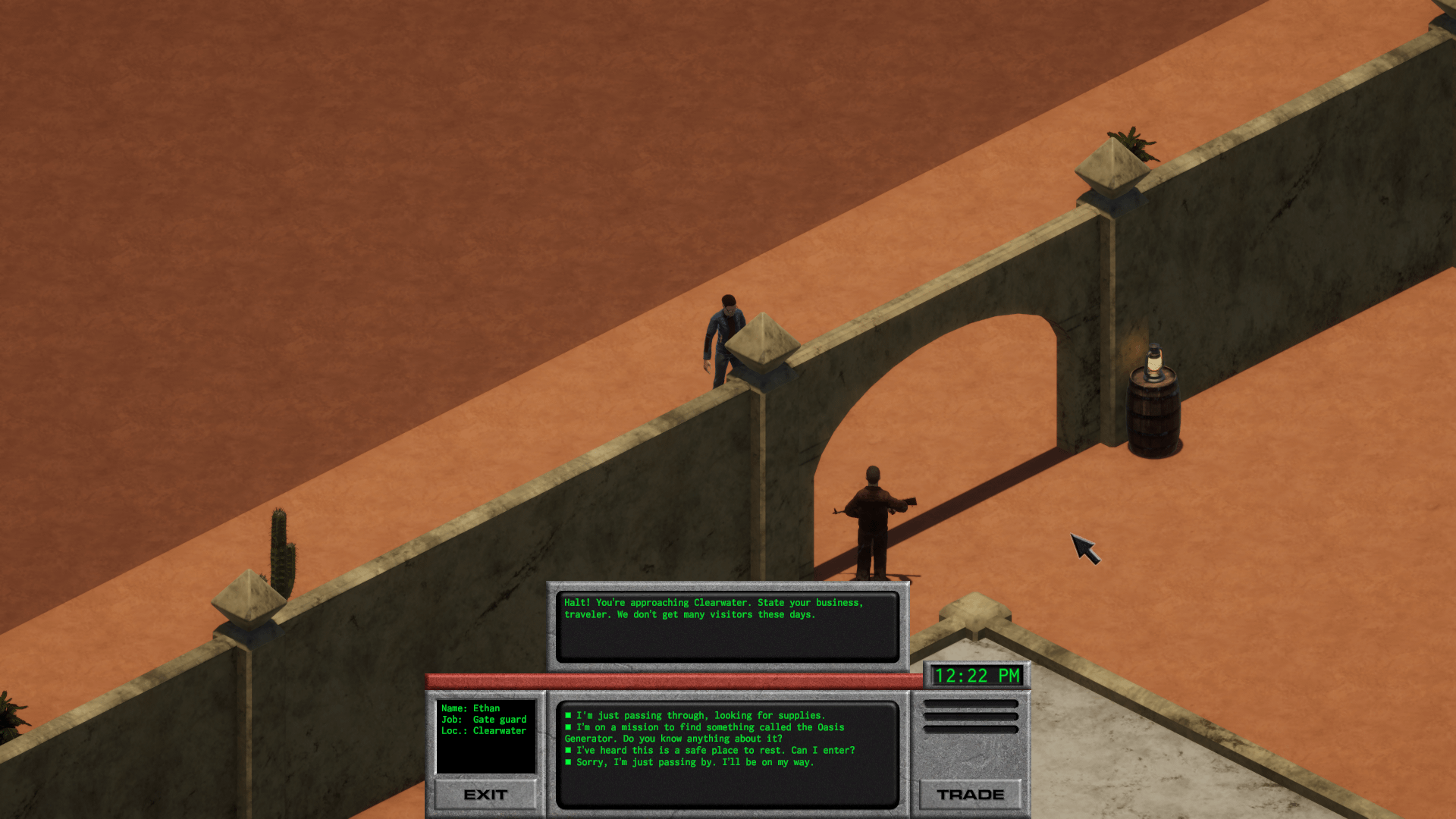The image size is (1456, 819).
Task: Open the Trade screen
Action: [970, 794]
